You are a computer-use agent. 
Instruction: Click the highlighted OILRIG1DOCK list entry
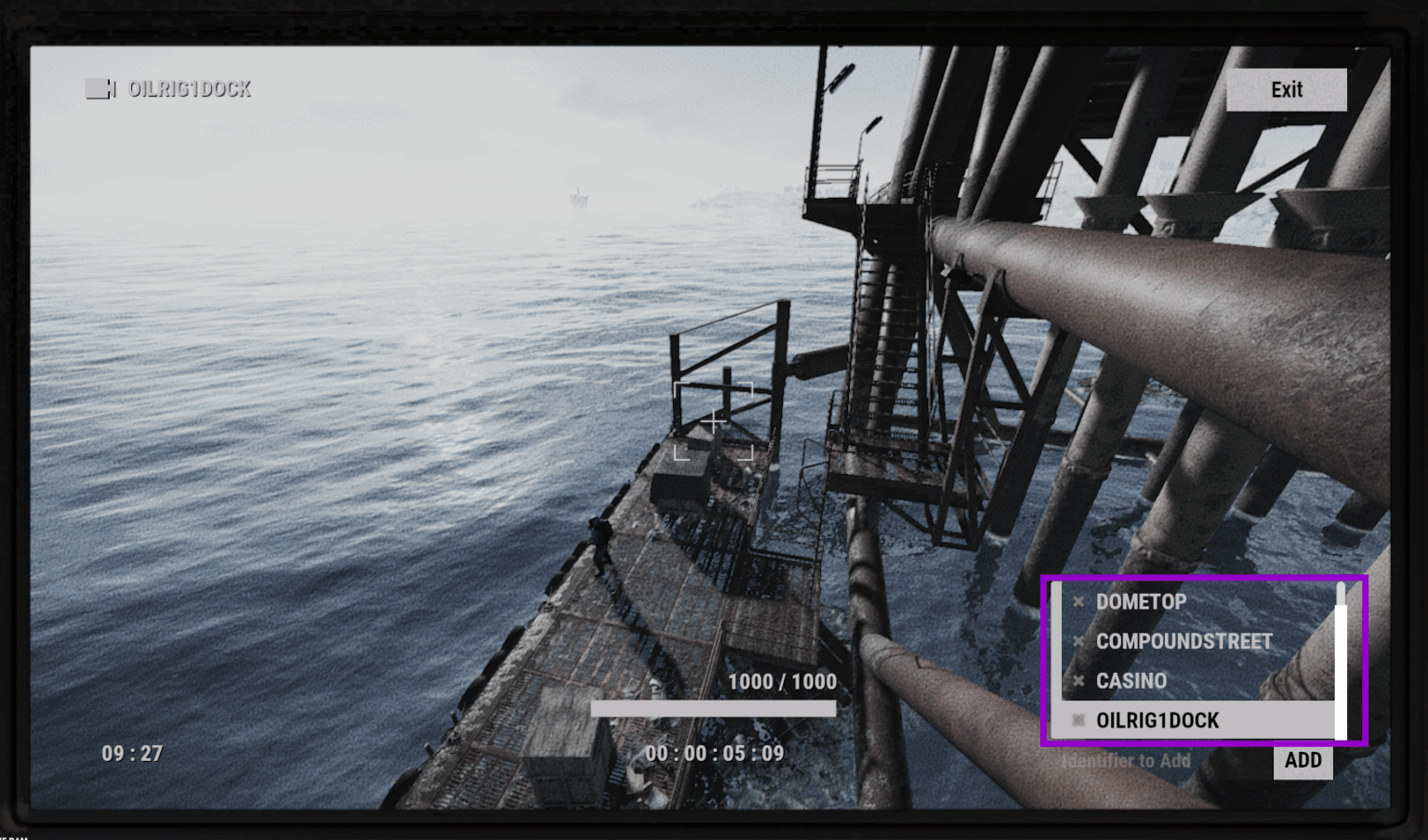click(x=1157, y=720)
